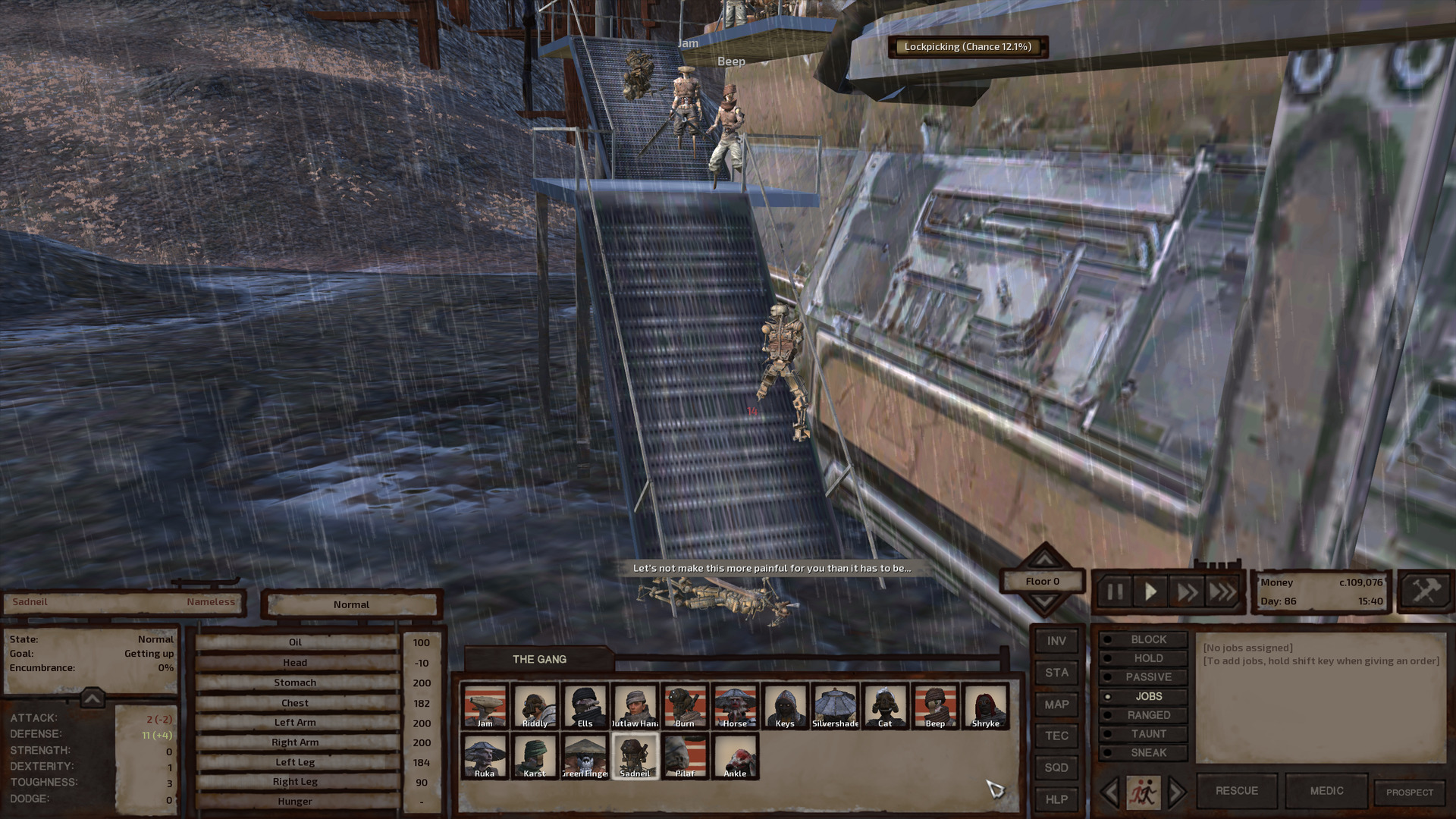
Task: Open the research screen via TEC icon
Action: pyautogui.click(x=1056, y=735)
